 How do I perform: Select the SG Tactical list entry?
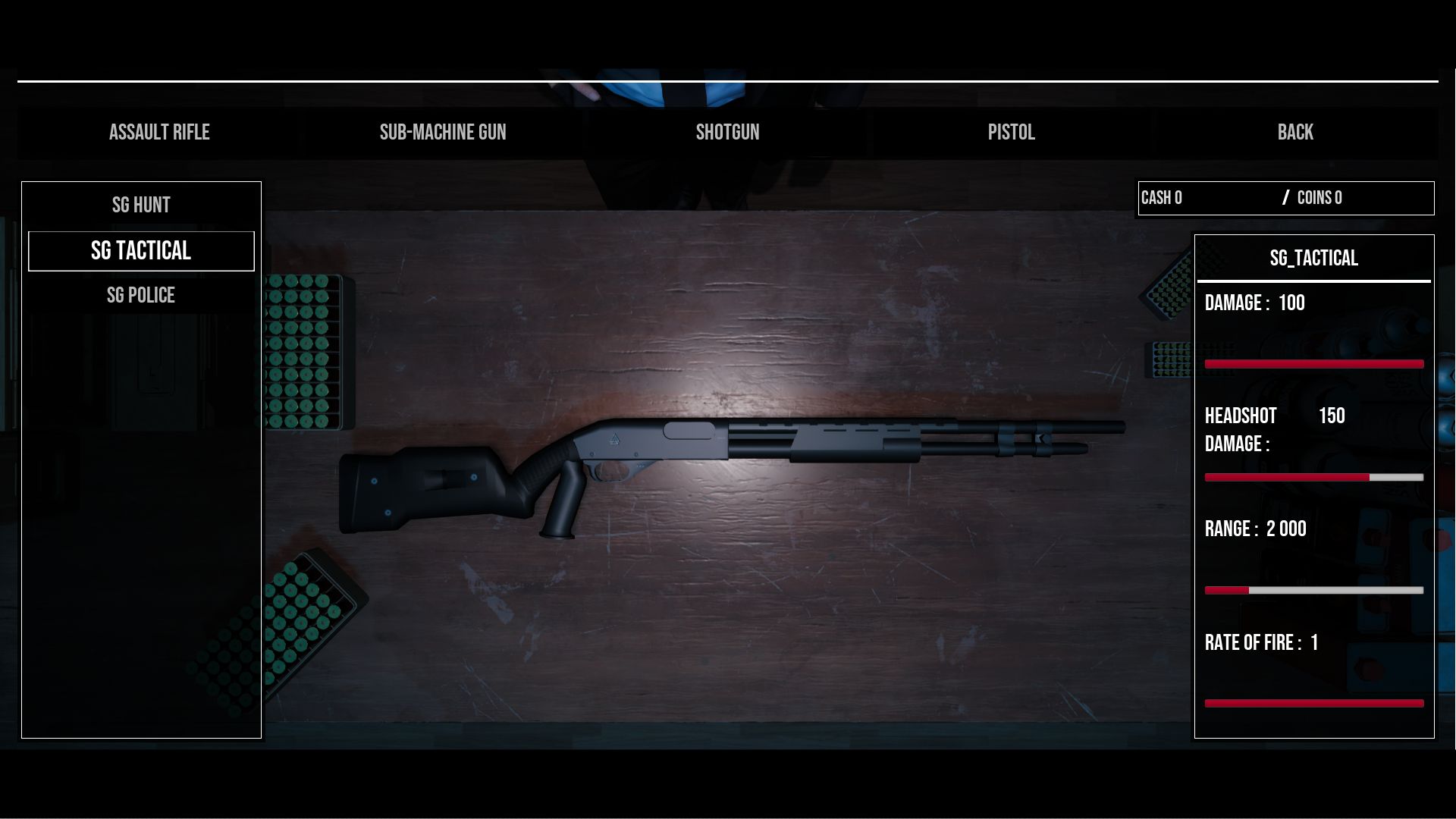(141, 251)
